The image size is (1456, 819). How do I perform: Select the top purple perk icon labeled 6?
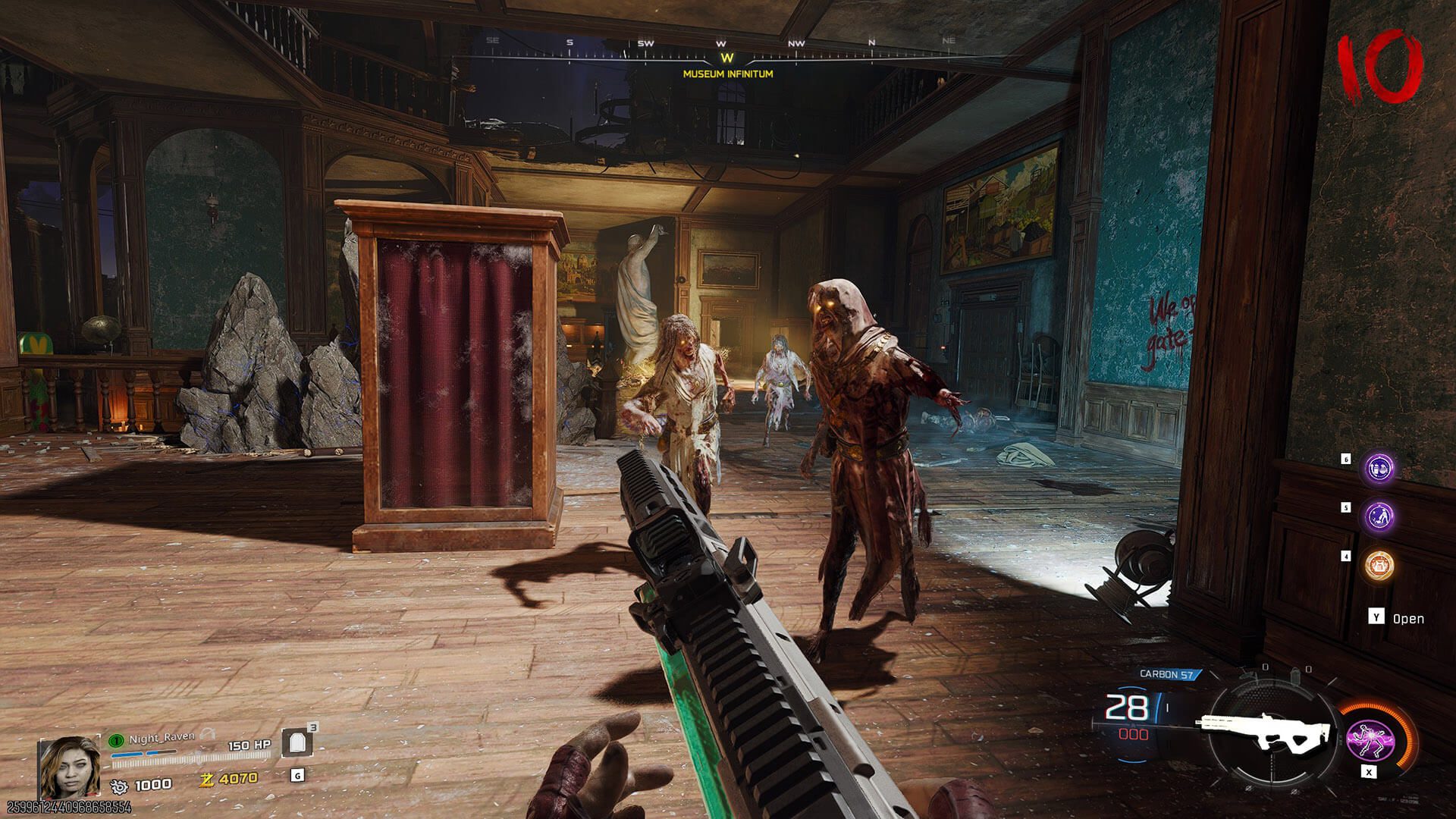(1380, 469)
